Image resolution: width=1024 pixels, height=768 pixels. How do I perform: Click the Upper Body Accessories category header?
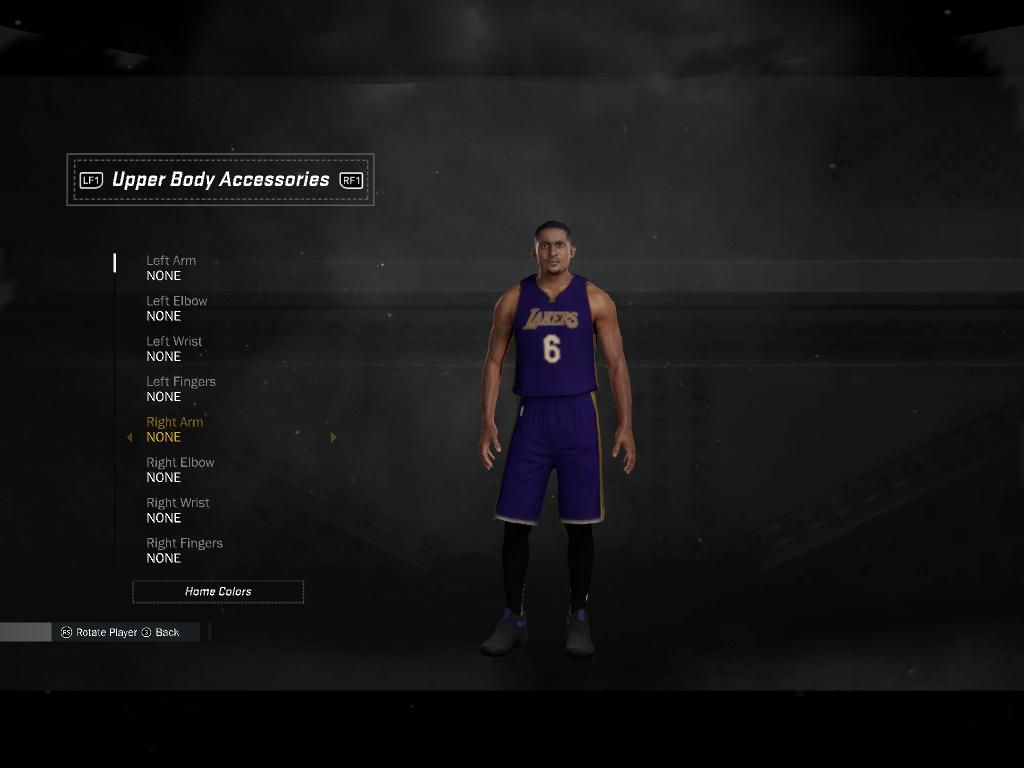pos(220,180)
